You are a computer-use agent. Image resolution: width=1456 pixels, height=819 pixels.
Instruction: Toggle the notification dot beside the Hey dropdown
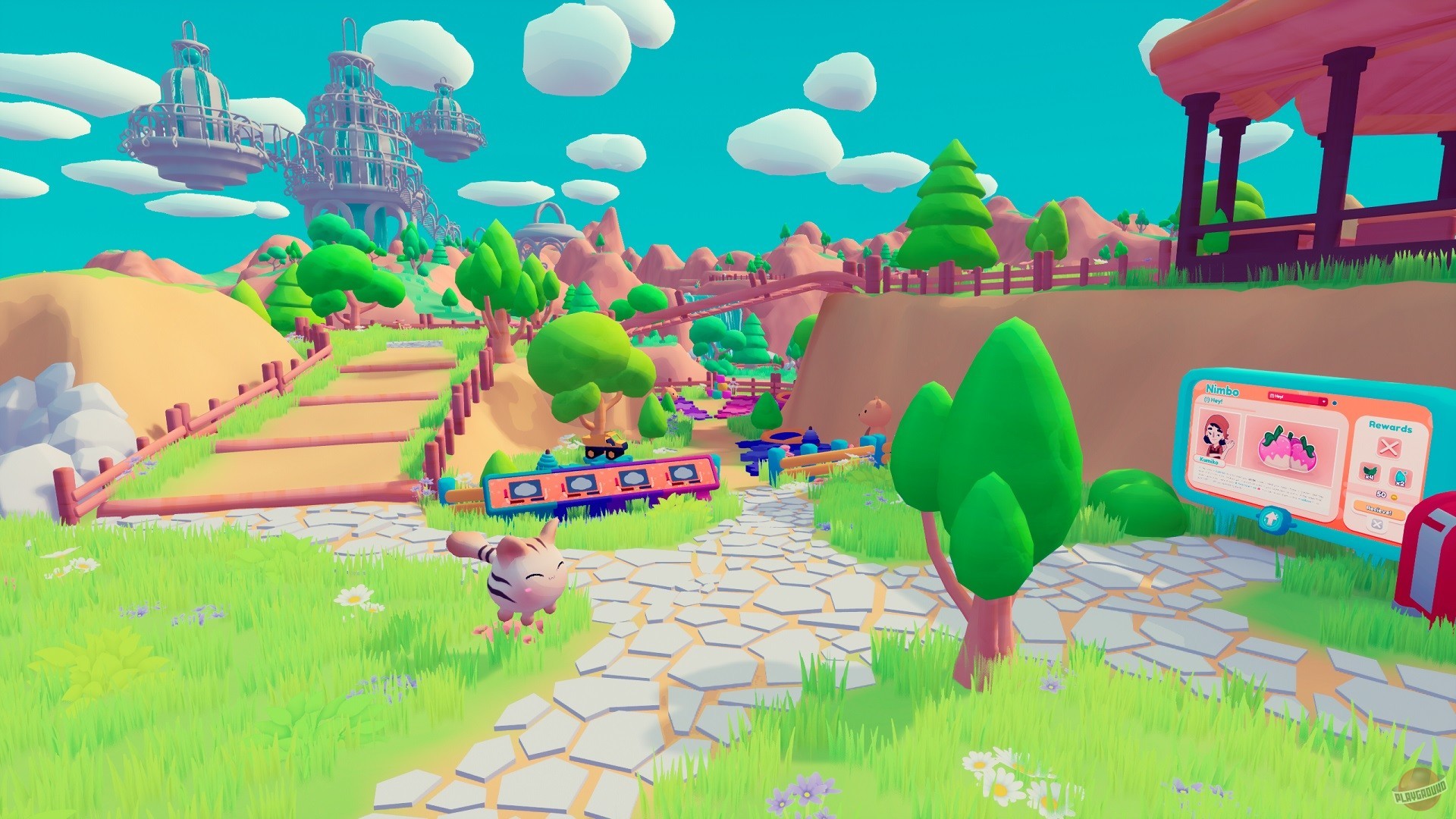point(1335,403)
